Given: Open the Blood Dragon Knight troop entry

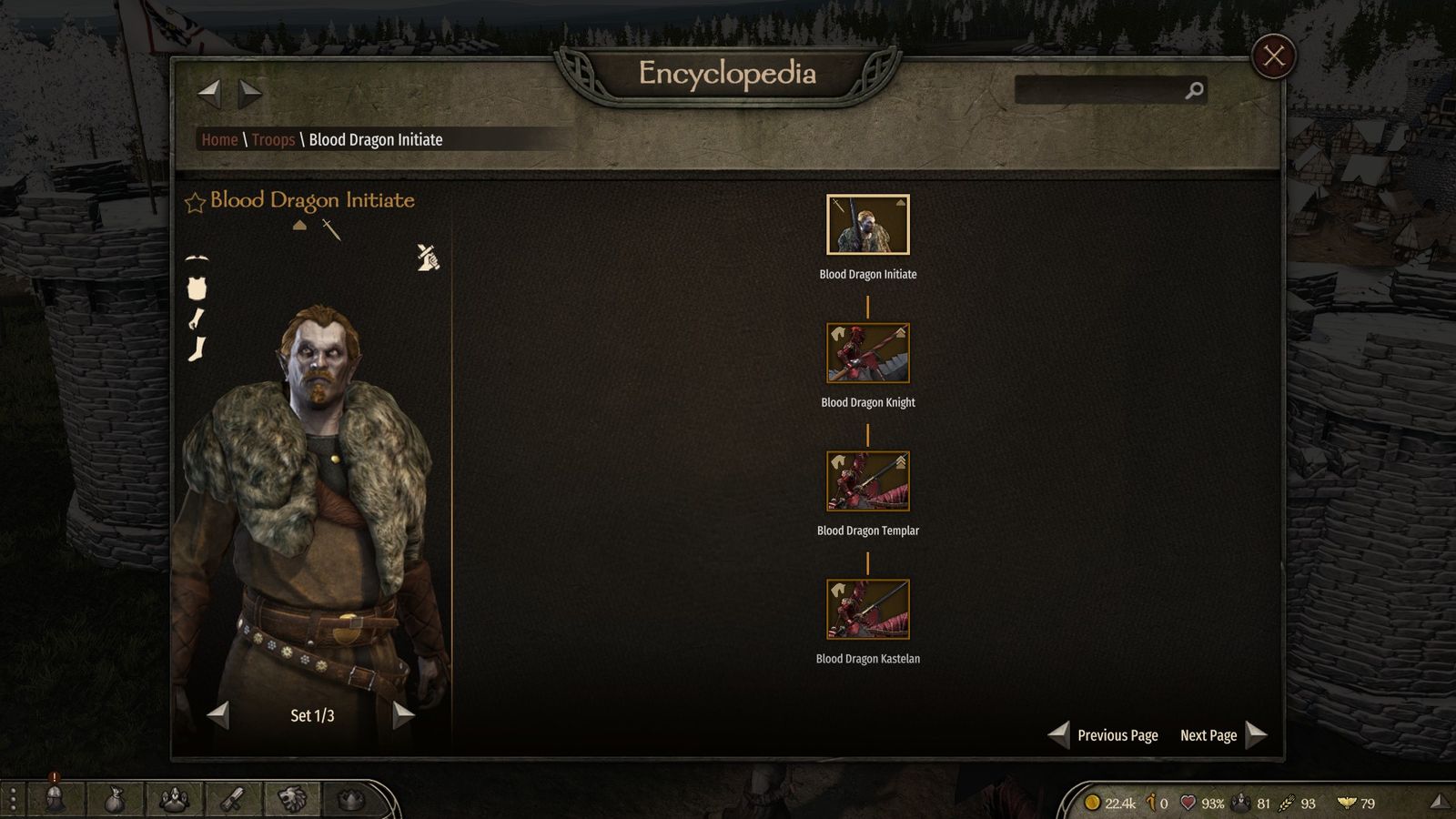Looking at the screenshot, I should click(x=867, y=353).
